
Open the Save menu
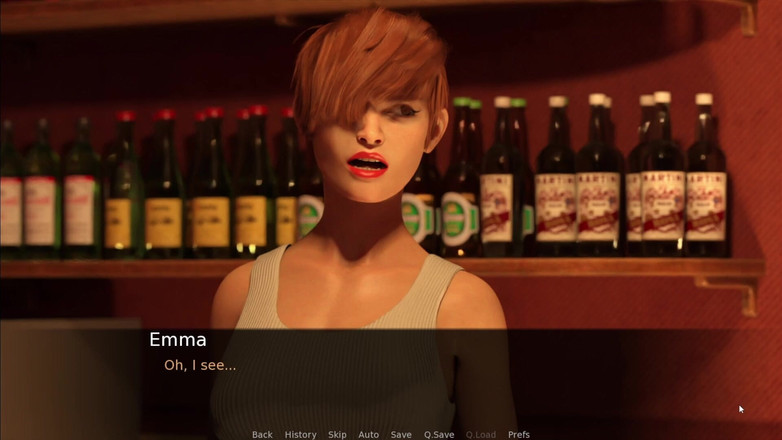coord(401,434)
